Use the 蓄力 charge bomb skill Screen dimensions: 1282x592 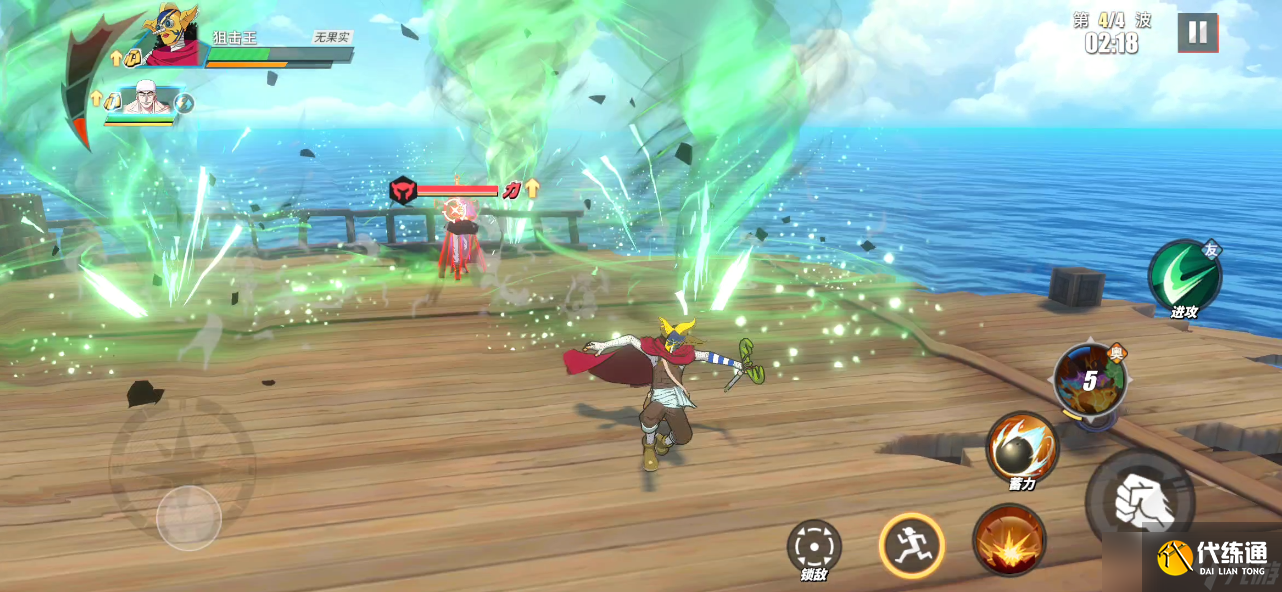[1021, 447]
